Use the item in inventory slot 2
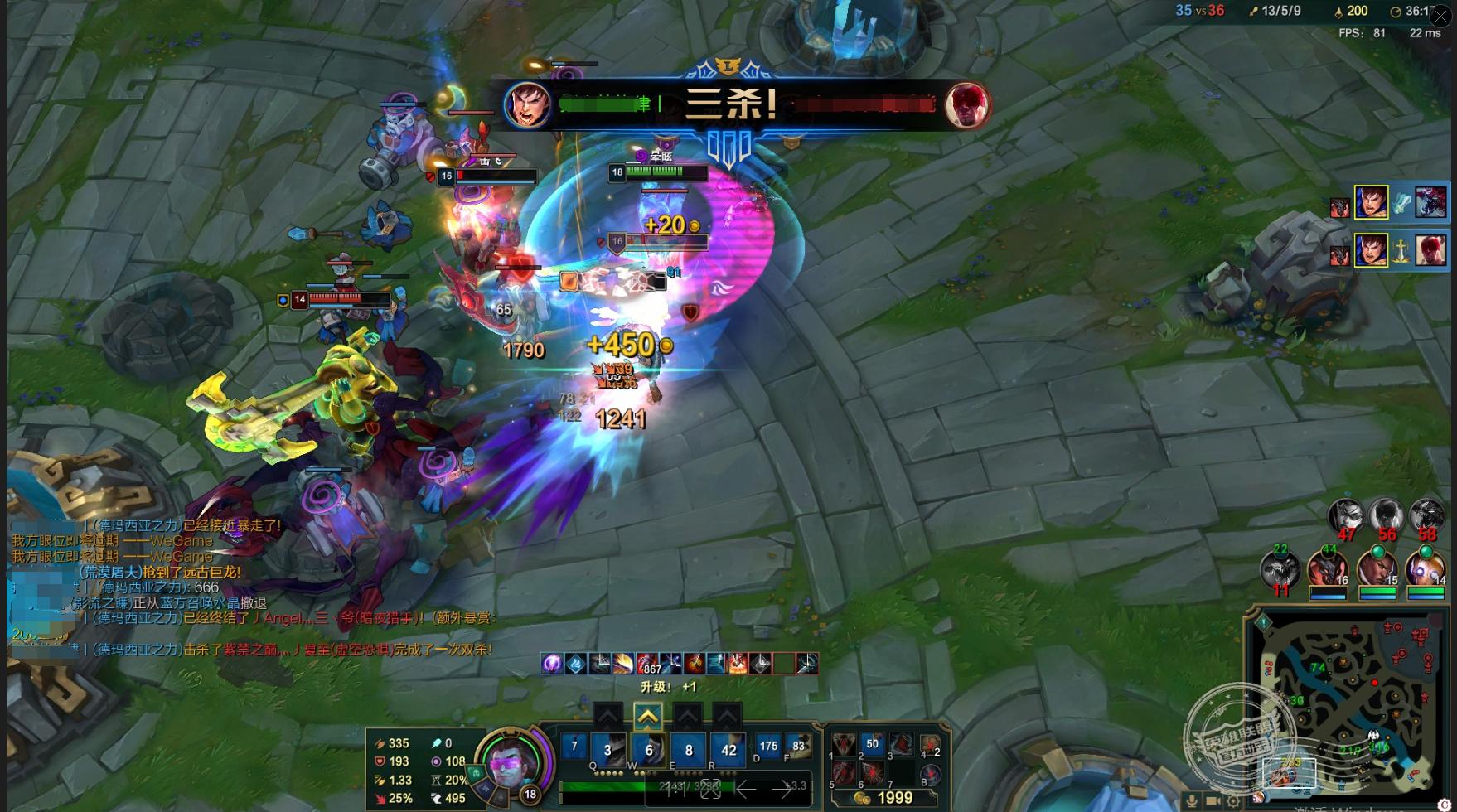Image resolution: width=1457 pixels, height=812 pixels. [872, 745]
